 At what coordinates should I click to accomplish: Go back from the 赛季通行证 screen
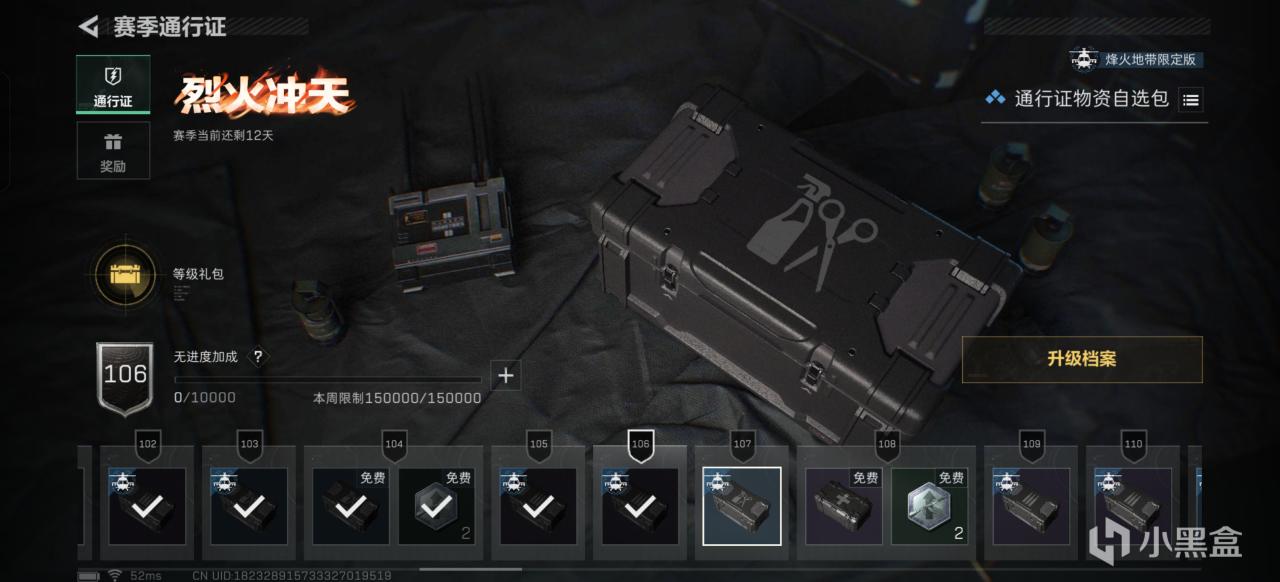click(x=89, y=26)
